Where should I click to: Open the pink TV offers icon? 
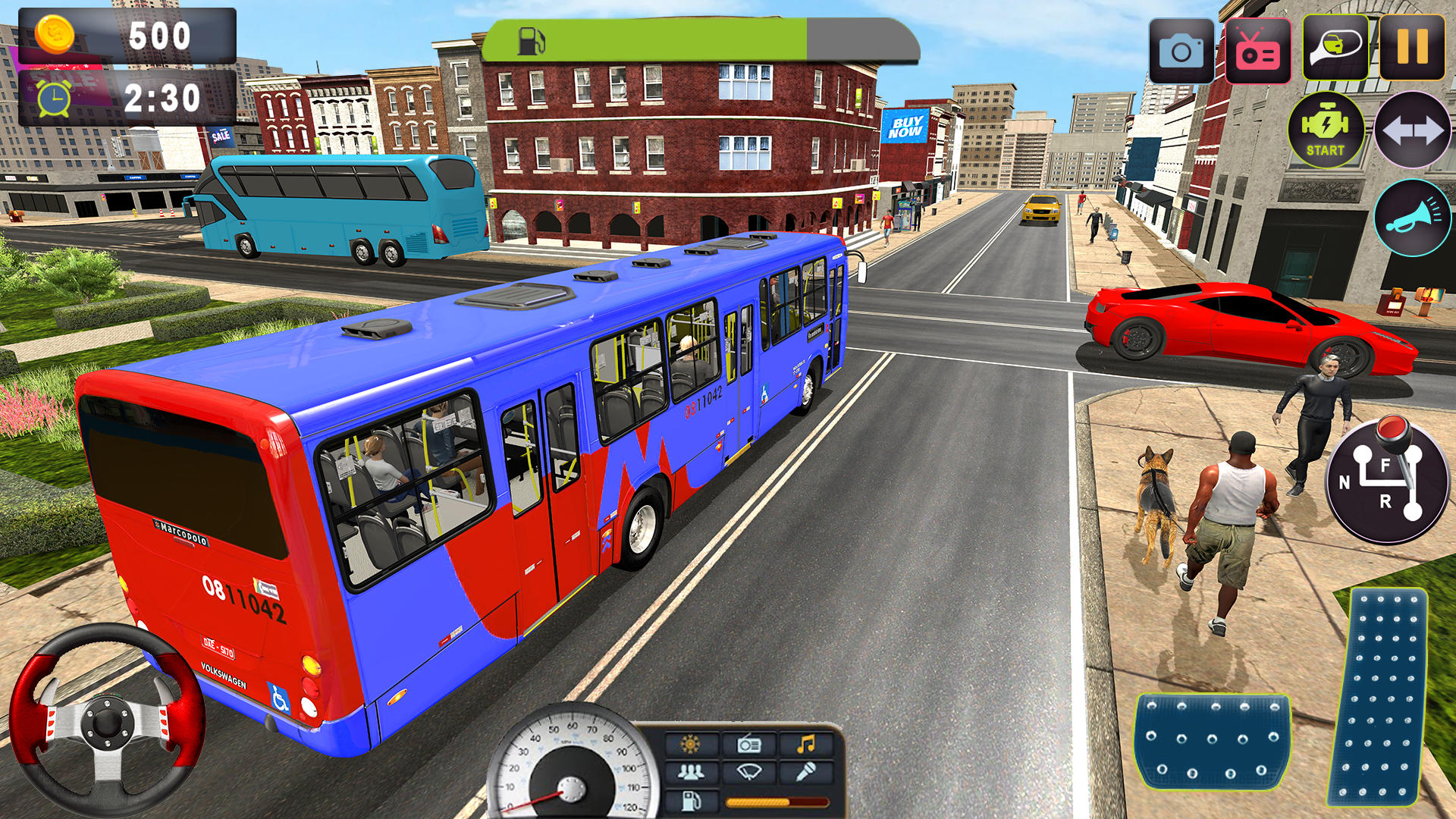(x=1258, y=48)
